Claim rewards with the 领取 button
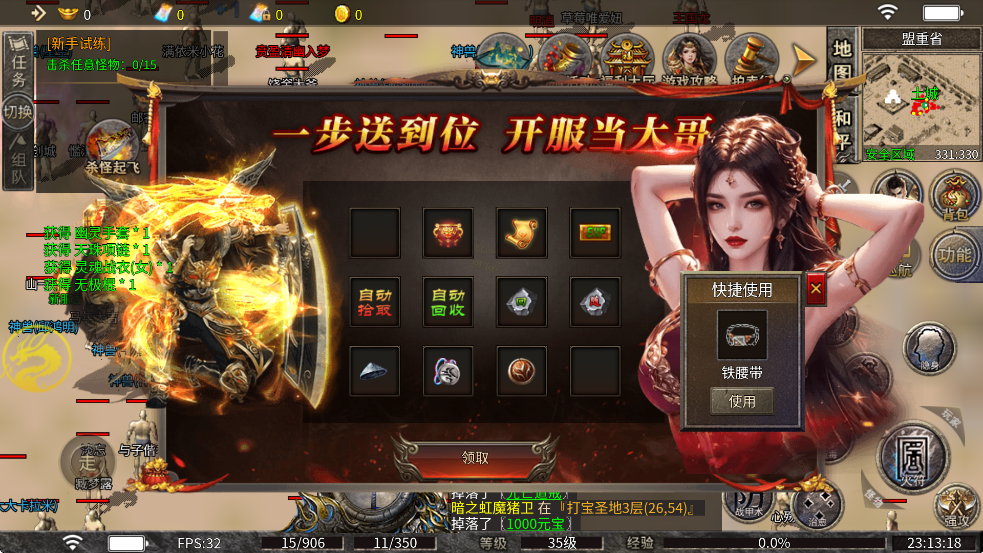Image resolution: width=983 pixels, height=553 pixels. pos(475,458)
